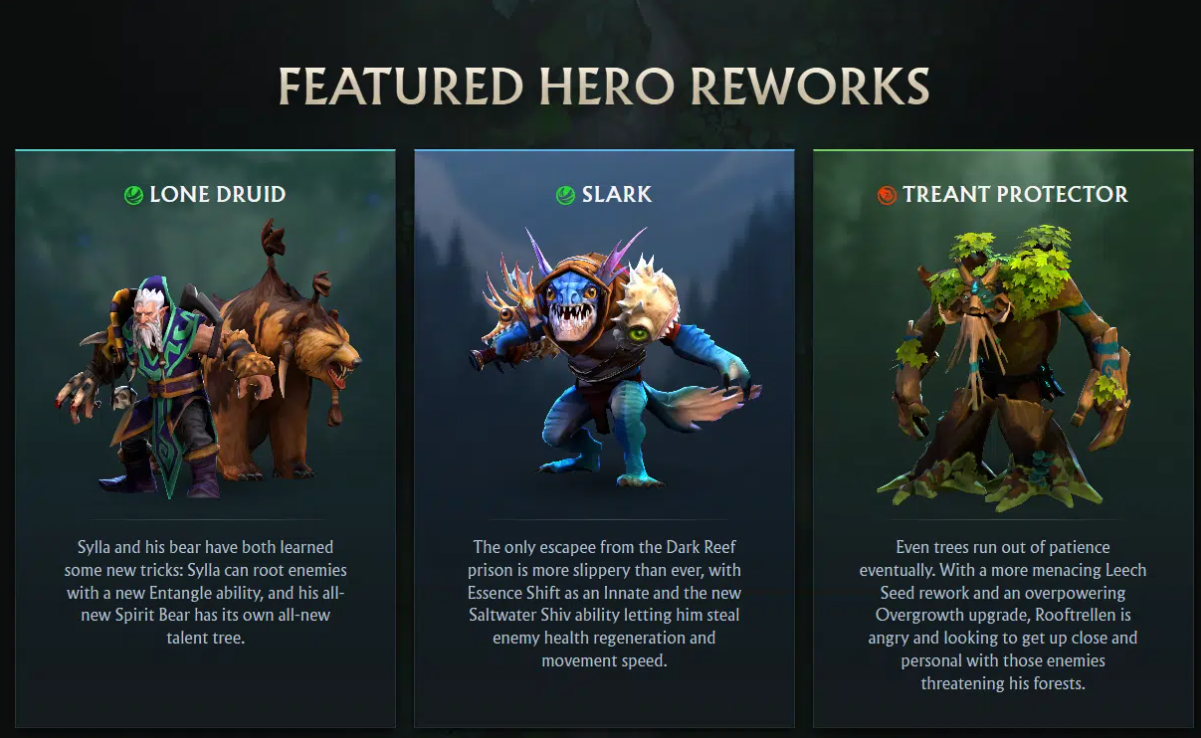The height and width of the screenshot is (738, 1201).
Task: Choose the Treant Protector rework card
Action: tap(1002, 438)
